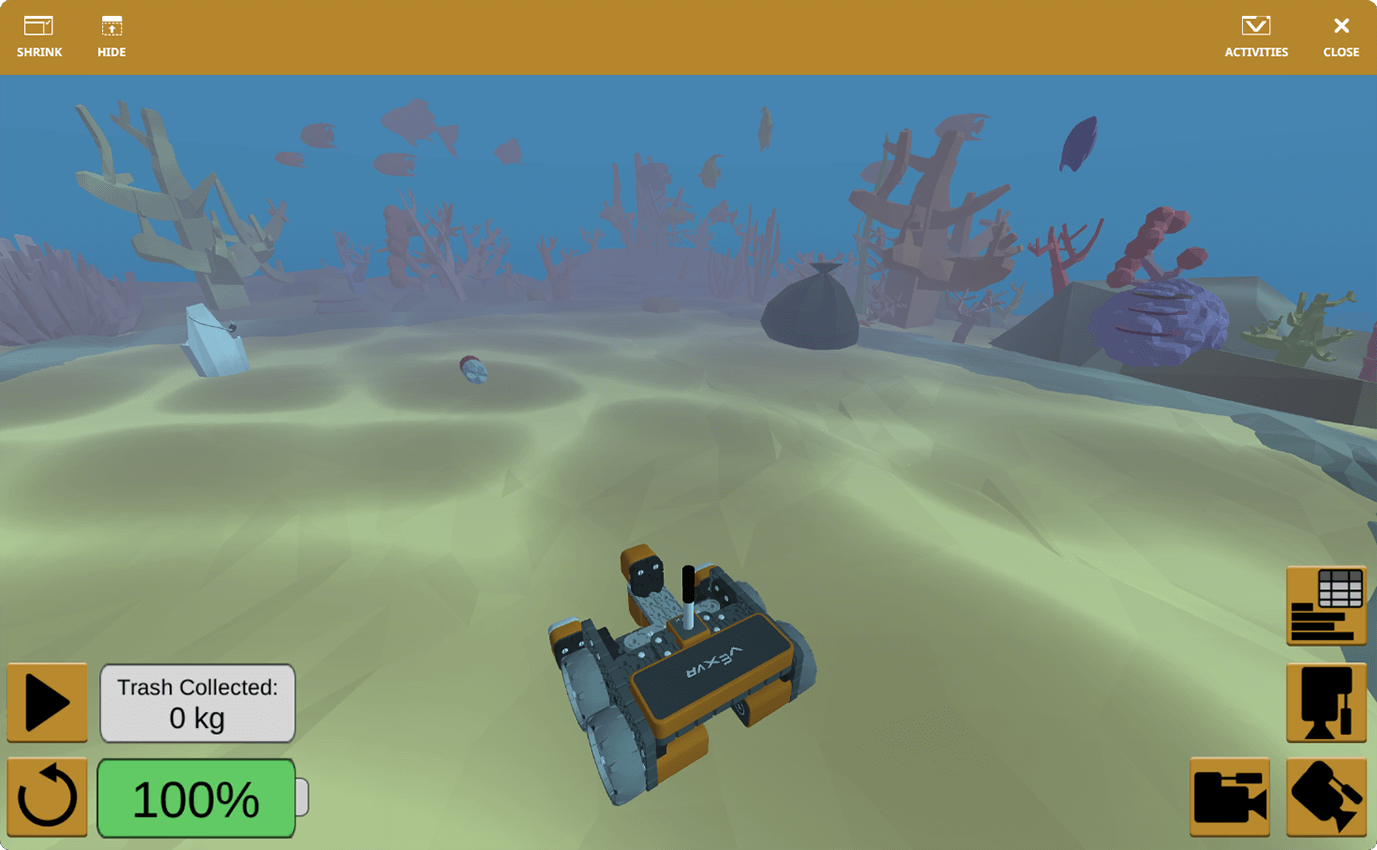
Task: Click the Trash Collected counter
Action: pyautogui.click(x=197, y=703)
